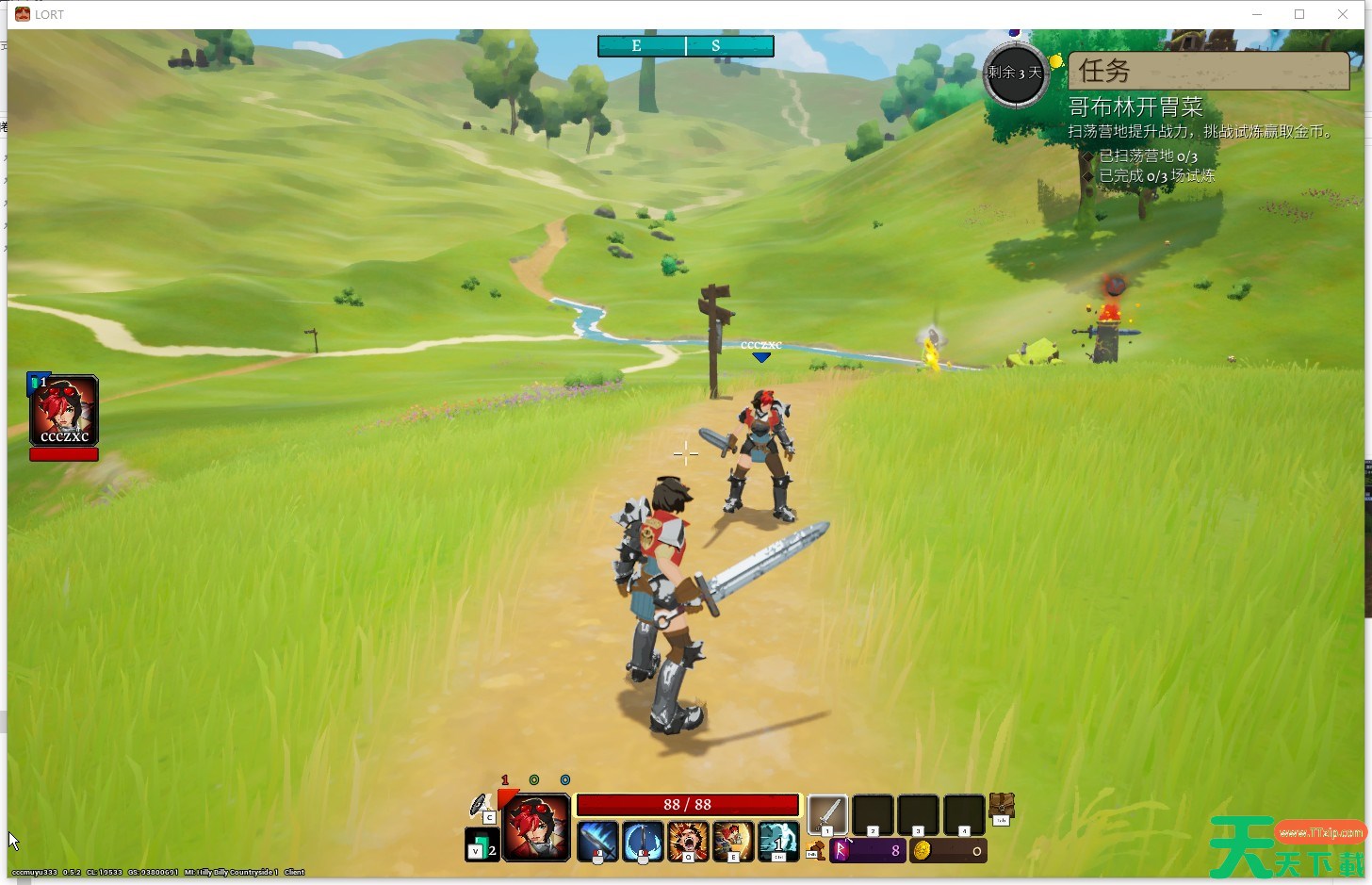1372x885 pixels.
Task: Click the auction hammer icon
Action: point(816,851)
